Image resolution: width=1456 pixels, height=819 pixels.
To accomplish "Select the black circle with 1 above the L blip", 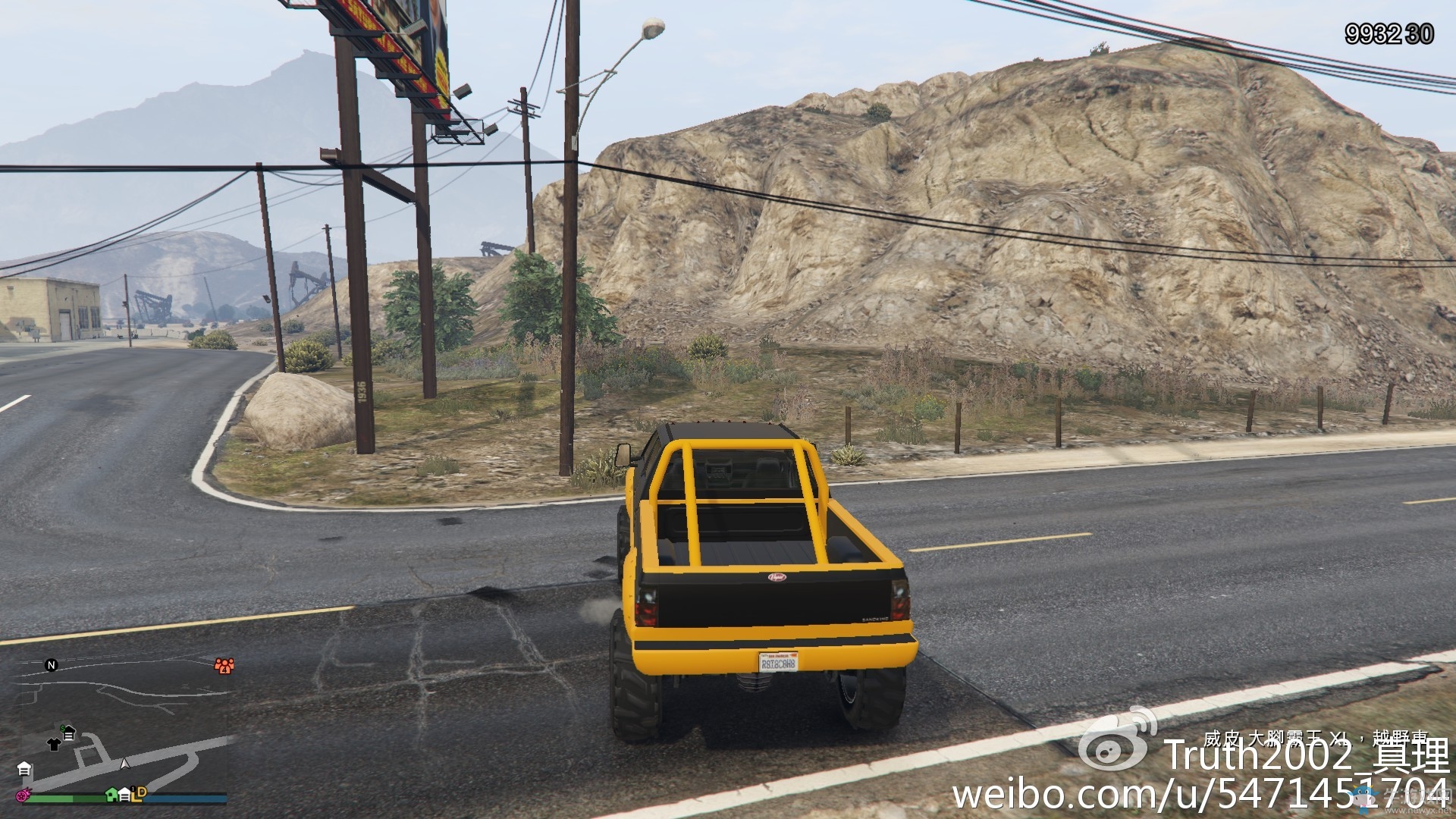I will pos(133,789).
